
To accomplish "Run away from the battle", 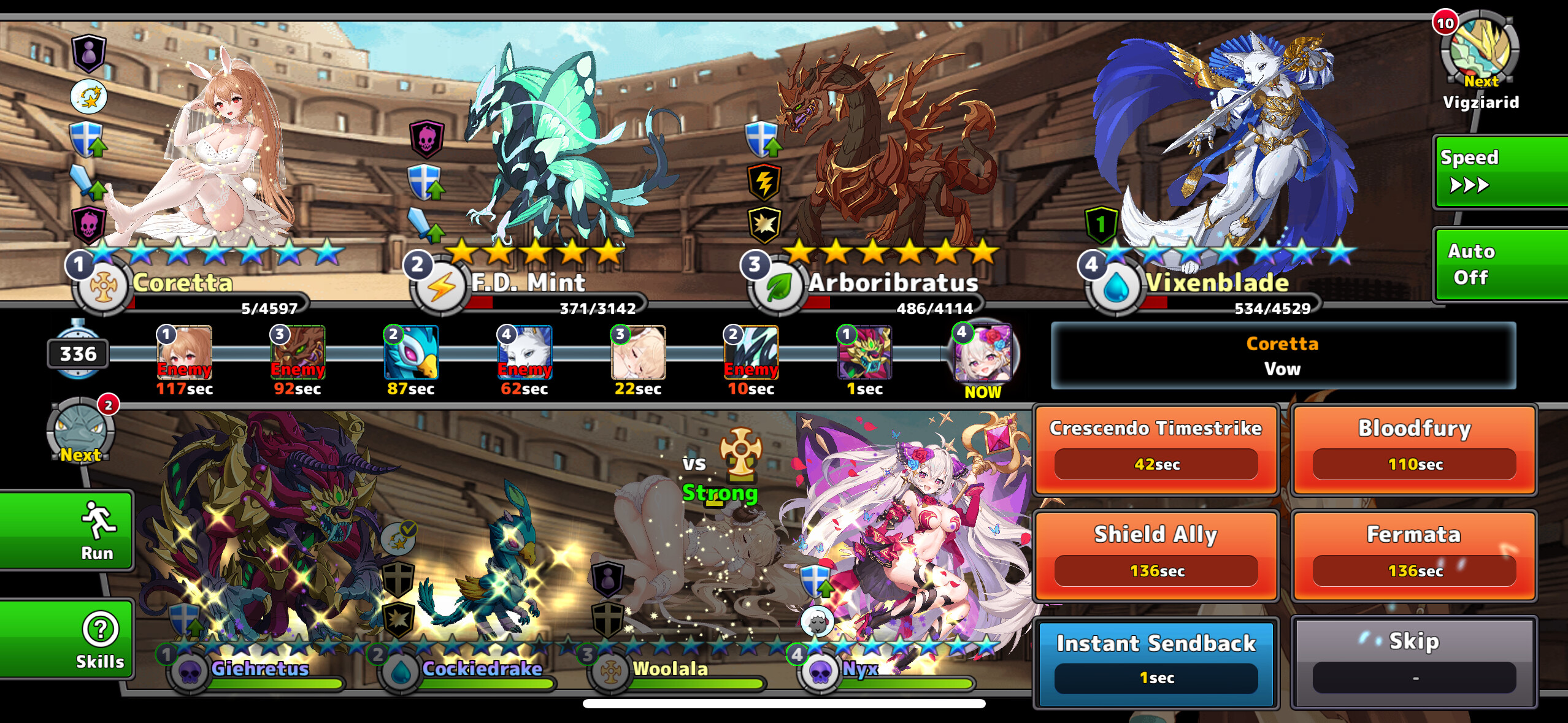I will click(x=66, y=531).
